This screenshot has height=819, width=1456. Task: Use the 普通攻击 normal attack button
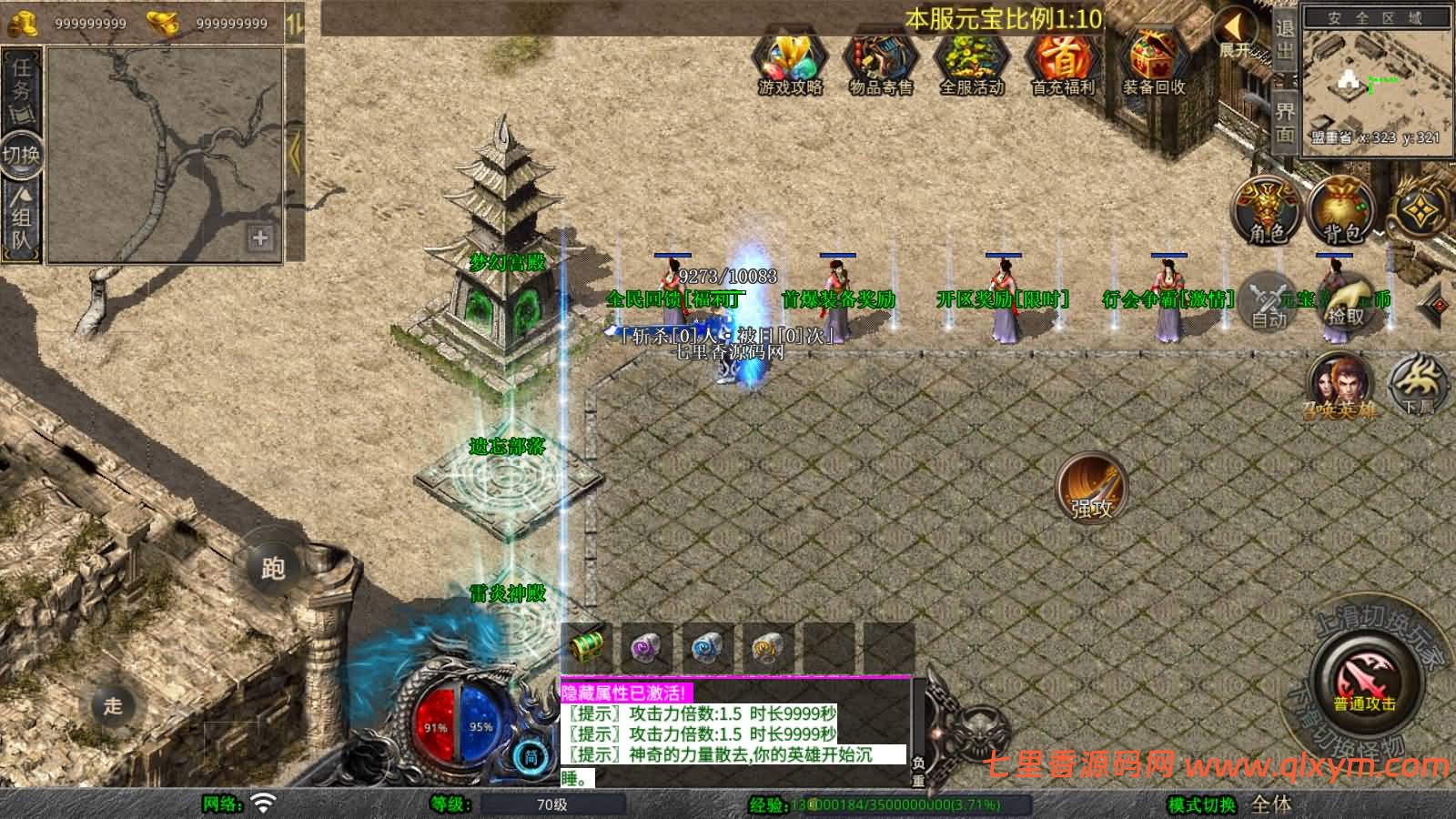pos(1364,682)
